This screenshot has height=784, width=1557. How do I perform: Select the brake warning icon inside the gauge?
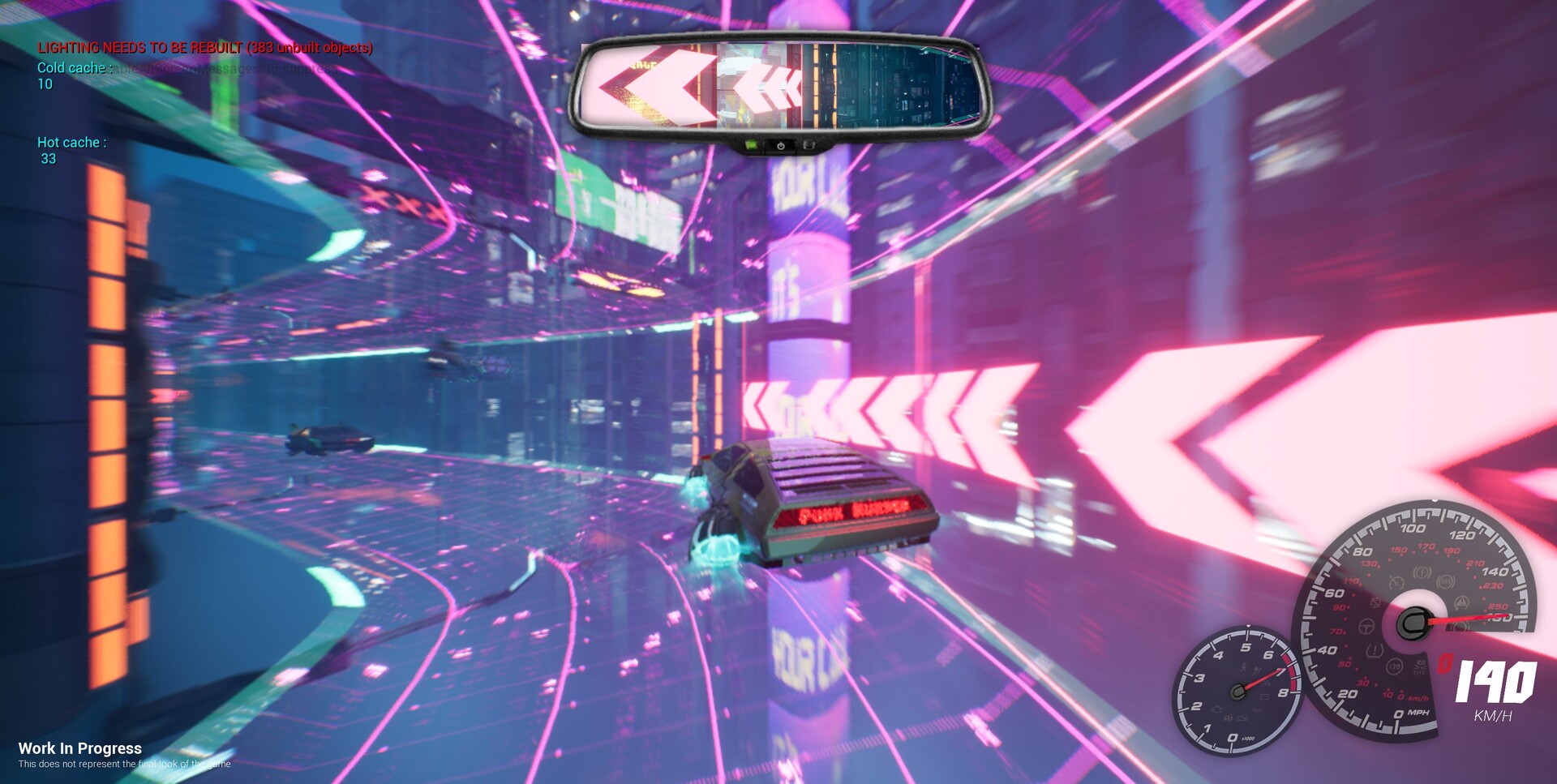click(x=1422, y=572)
